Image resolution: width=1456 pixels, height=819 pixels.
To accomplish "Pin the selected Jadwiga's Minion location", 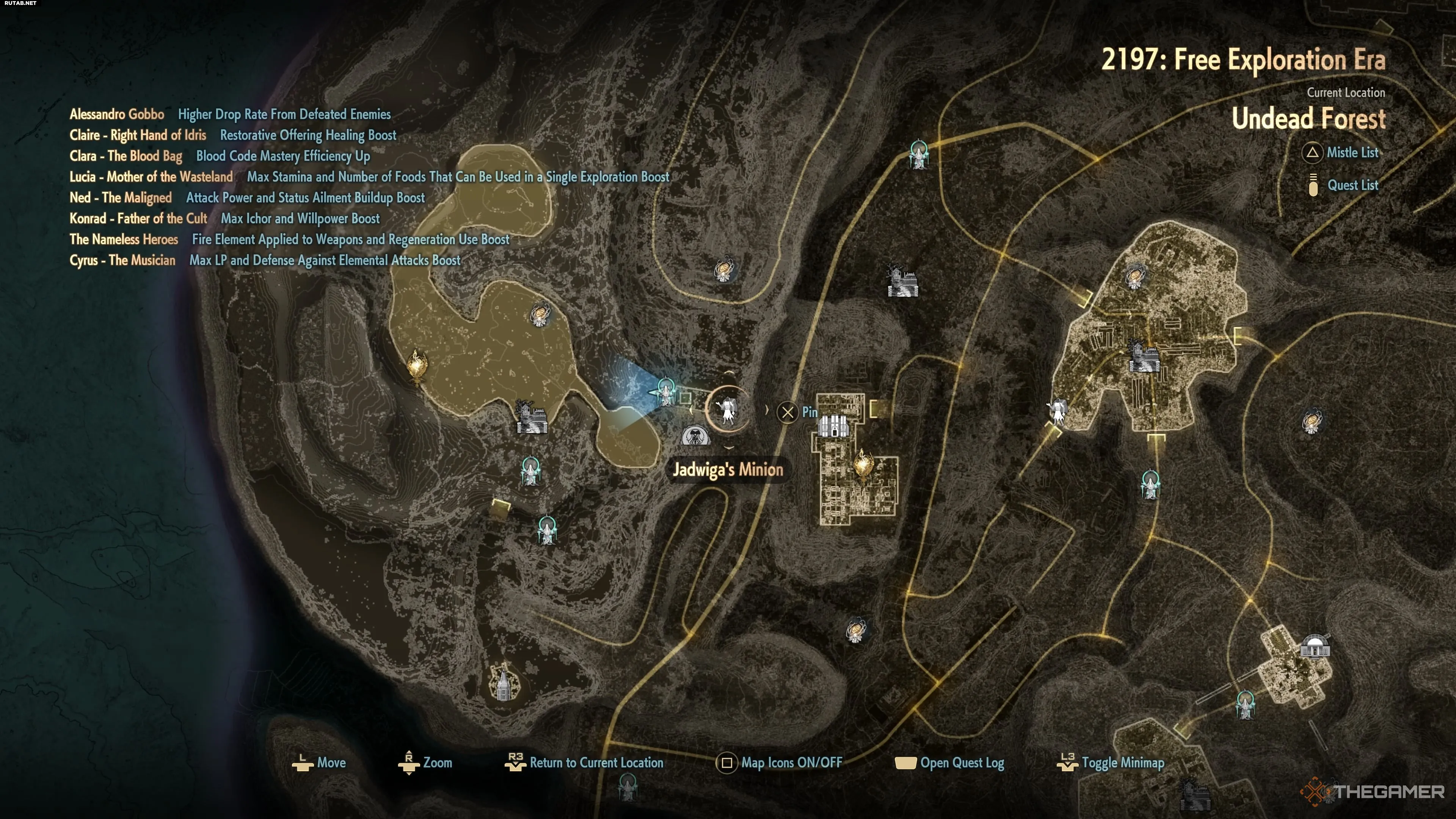I will click(797, 412).
